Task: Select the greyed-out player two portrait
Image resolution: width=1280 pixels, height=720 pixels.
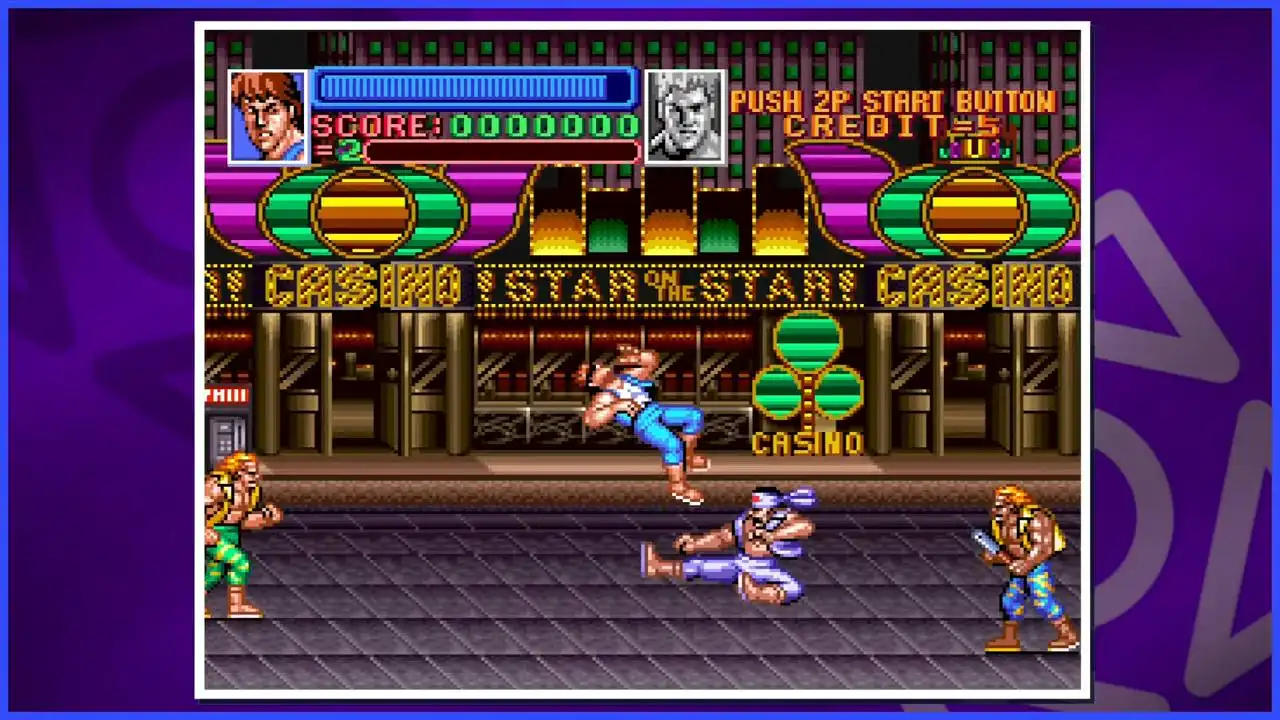Action: [685, 116]
